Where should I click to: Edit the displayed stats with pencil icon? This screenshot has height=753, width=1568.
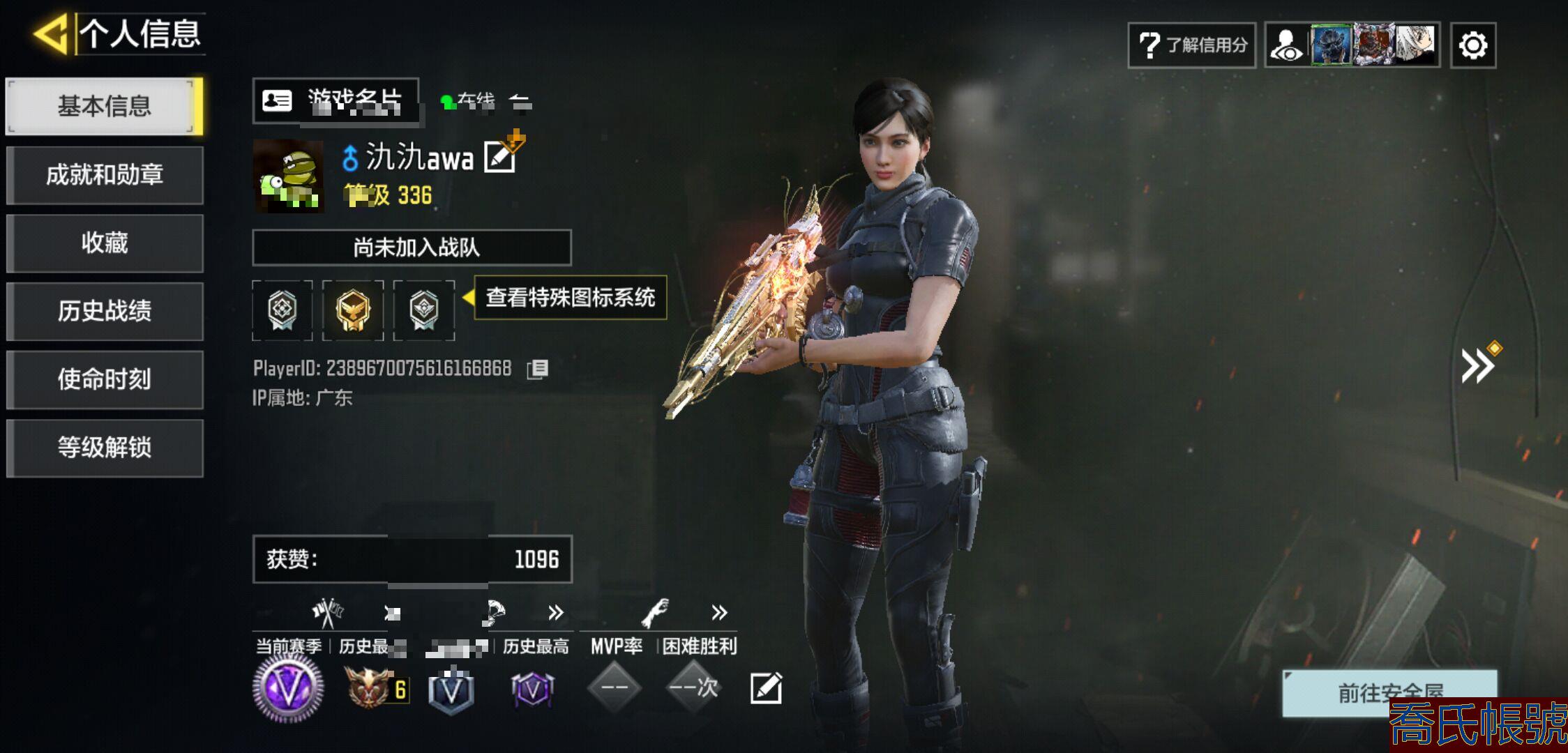(766, 688)
